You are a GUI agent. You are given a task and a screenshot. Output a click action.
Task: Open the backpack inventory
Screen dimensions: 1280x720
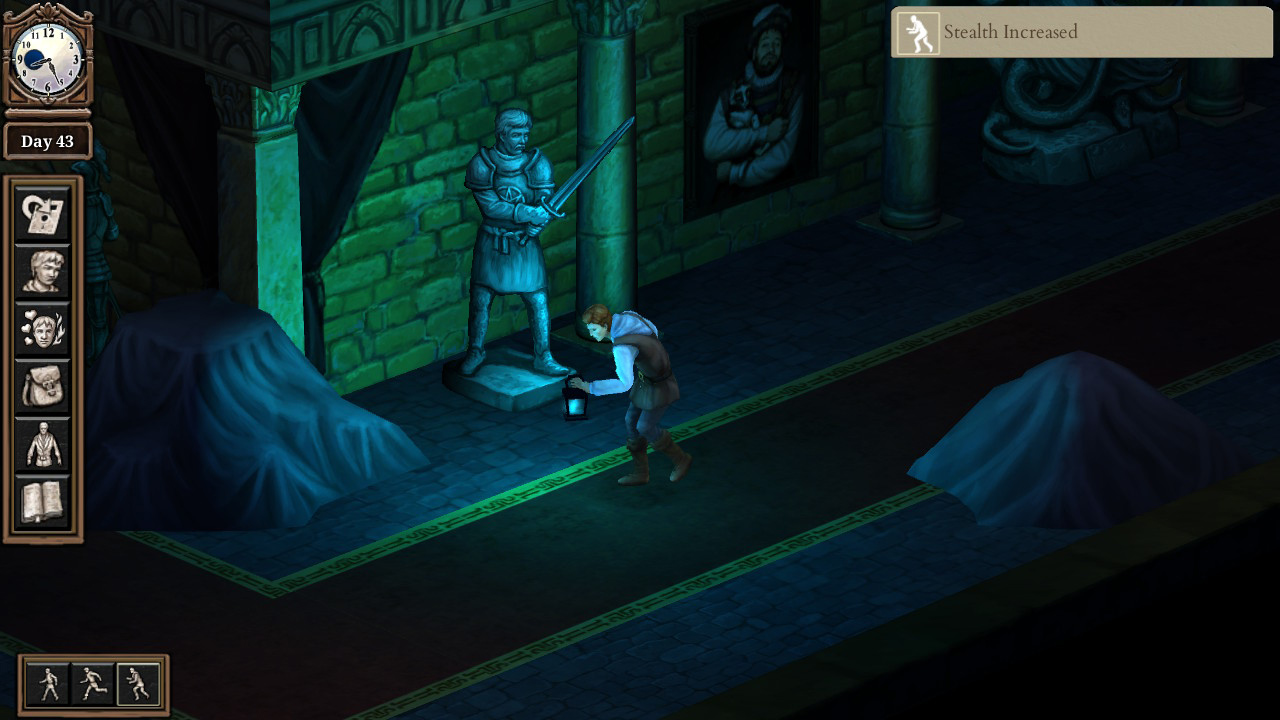[x=41, y=387]
